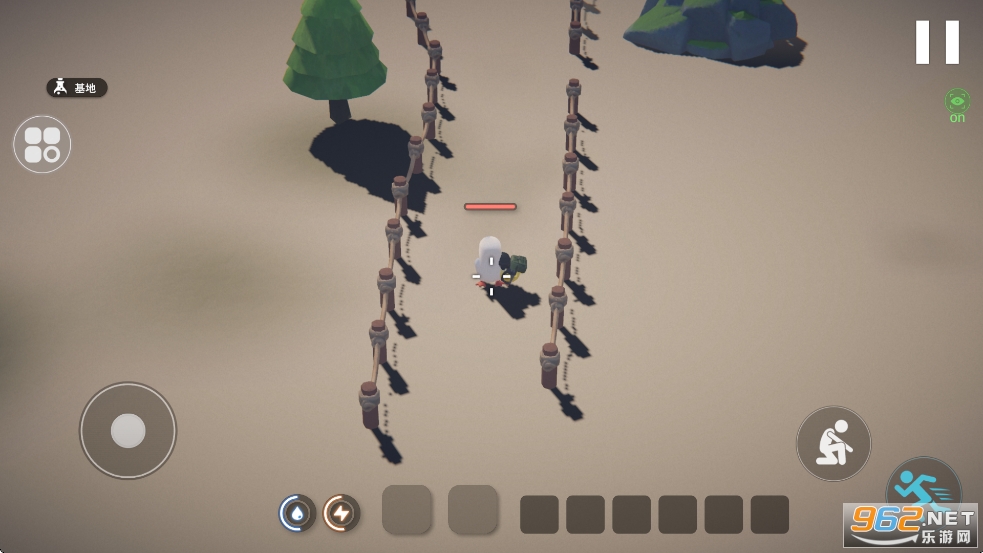Image resolution: width=983 pixels, height=553 pixels.
Task: Select the water droplet status icon
Action: (x=297, y=513)
